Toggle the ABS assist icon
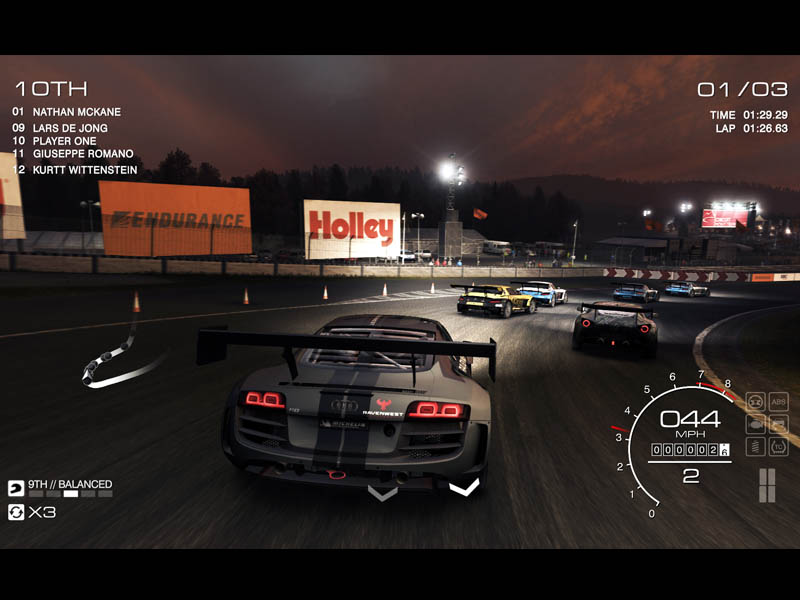 tap(778, 401)
